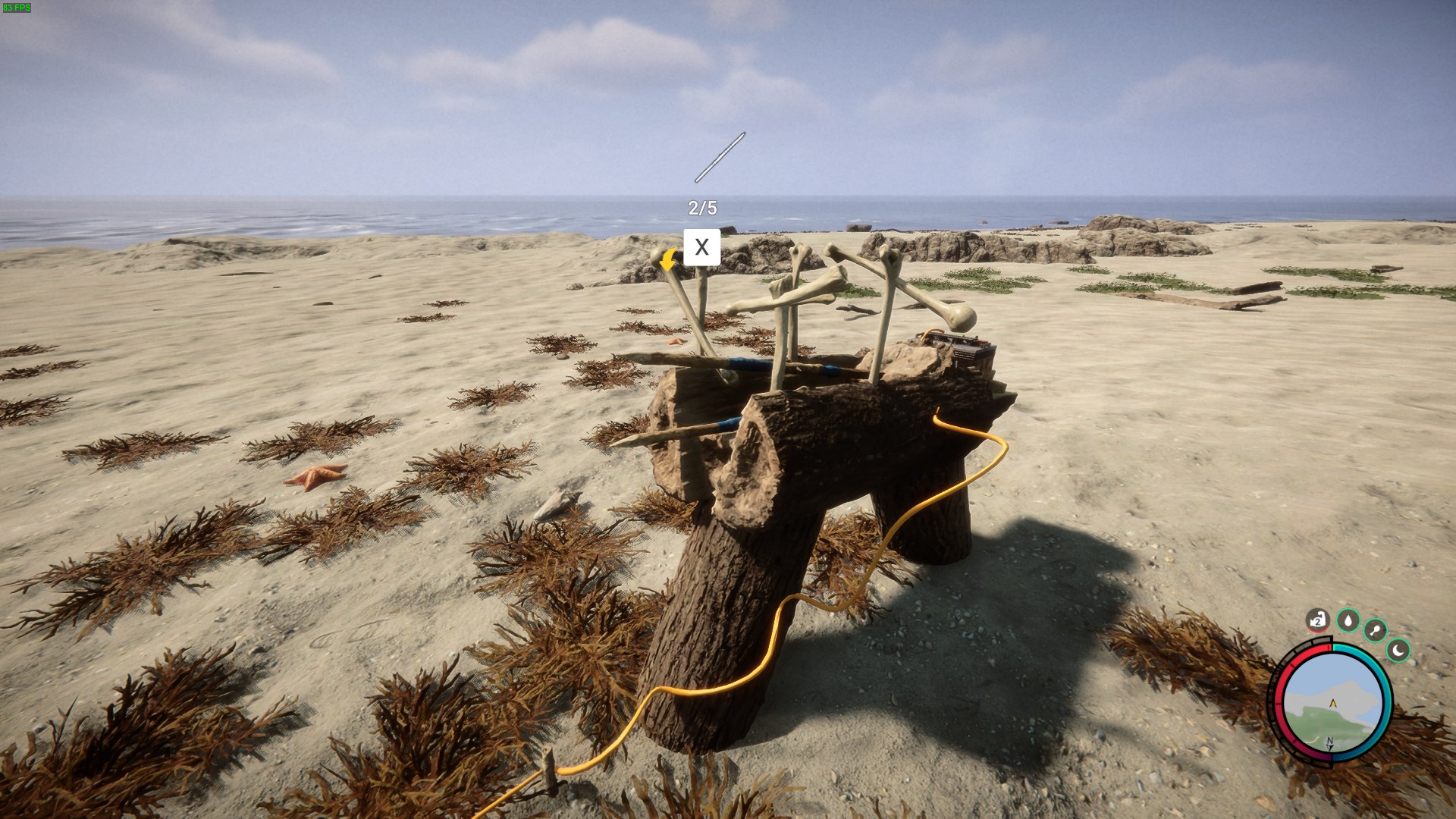This screenshot has height=819, width=1456.
Task: Select the crescent moon rest icon
Action: (1398, 650)
